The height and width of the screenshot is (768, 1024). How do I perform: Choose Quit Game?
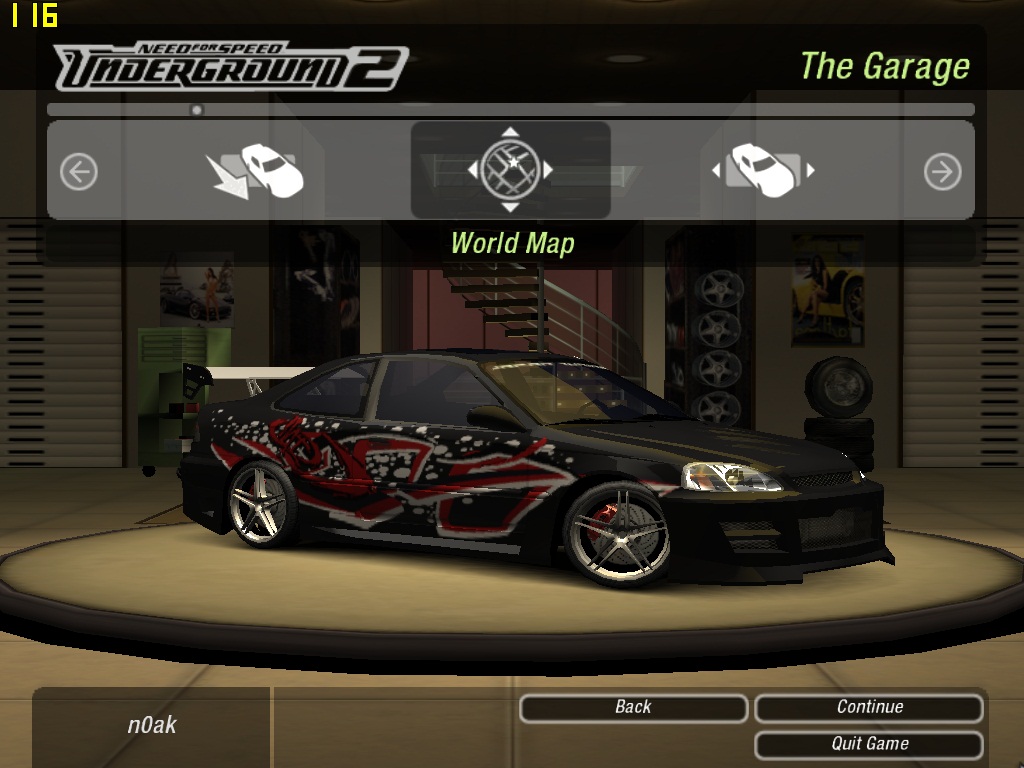[x=869, y=744]
